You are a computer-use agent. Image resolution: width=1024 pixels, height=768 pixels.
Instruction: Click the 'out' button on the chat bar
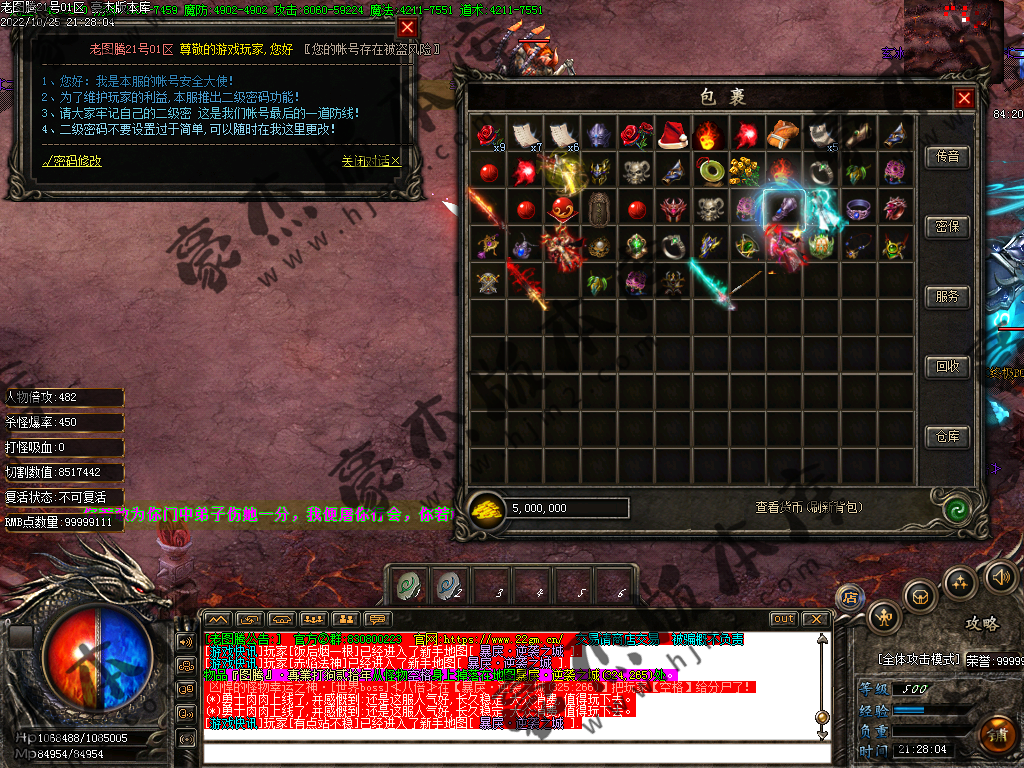pos(784,619)
